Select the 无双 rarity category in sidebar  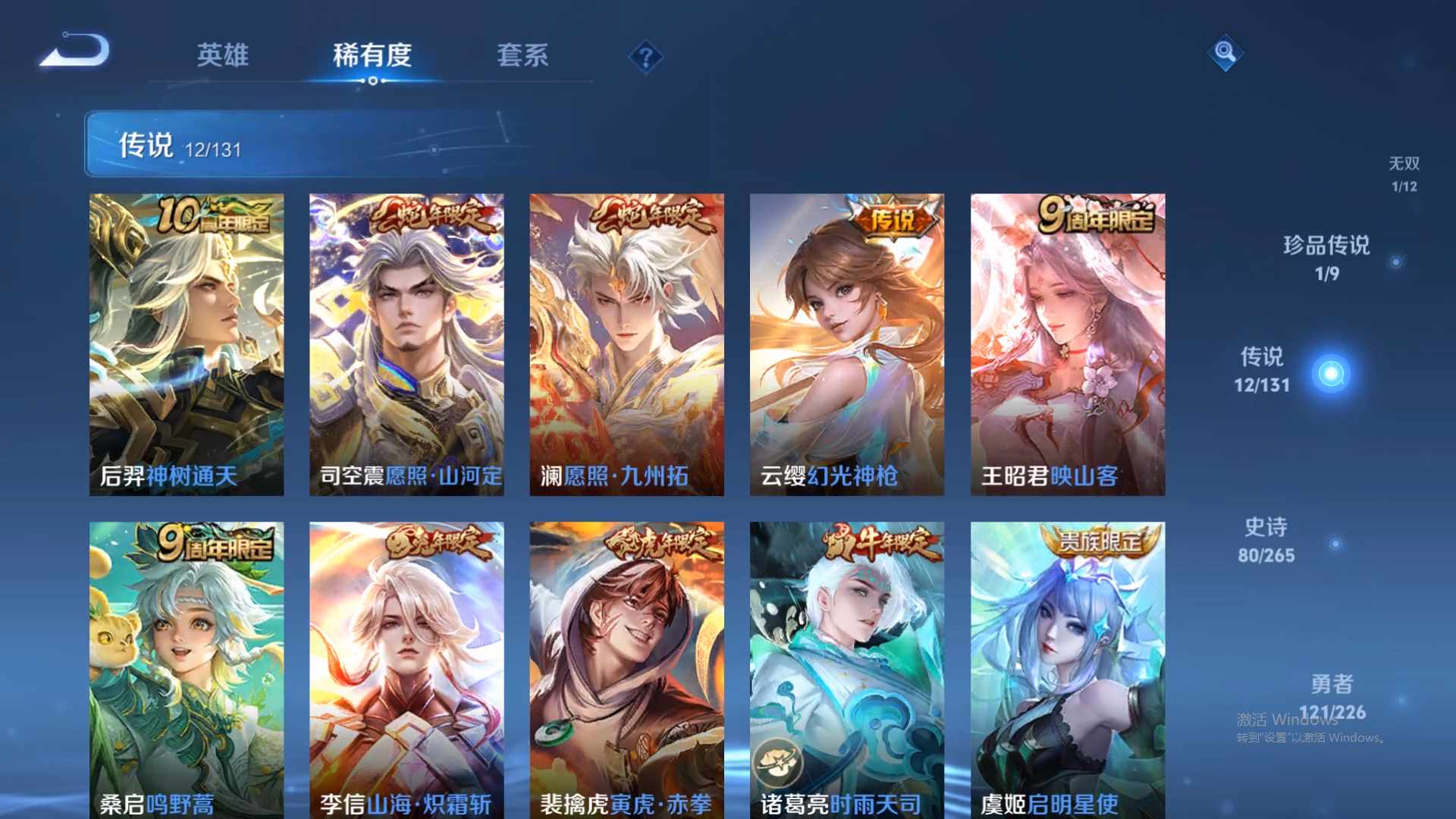[x=1404, y=174]
